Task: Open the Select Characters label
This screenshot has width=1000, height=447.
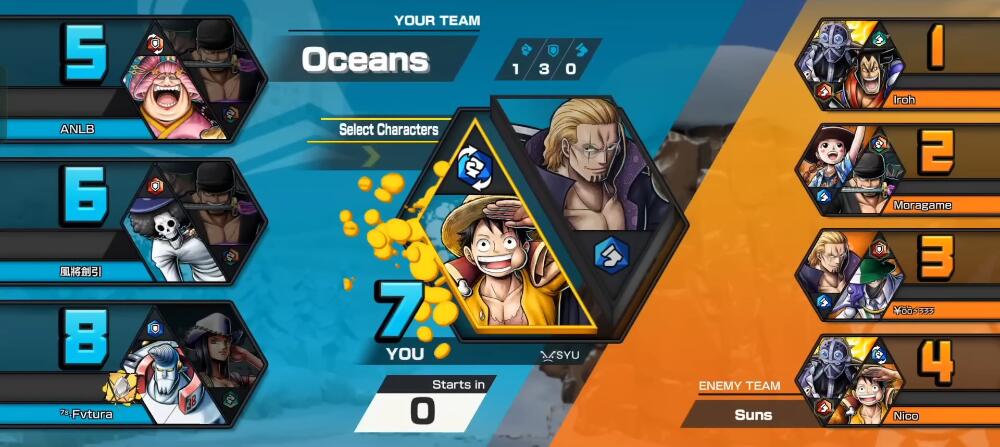Action: click(x=388, y=129)
